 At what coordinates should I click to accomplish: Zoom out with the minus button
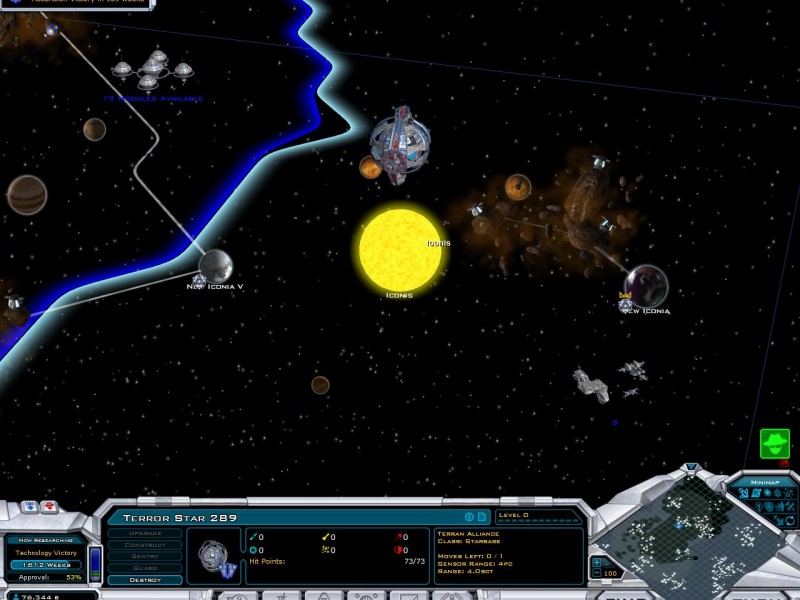[597, 574]
